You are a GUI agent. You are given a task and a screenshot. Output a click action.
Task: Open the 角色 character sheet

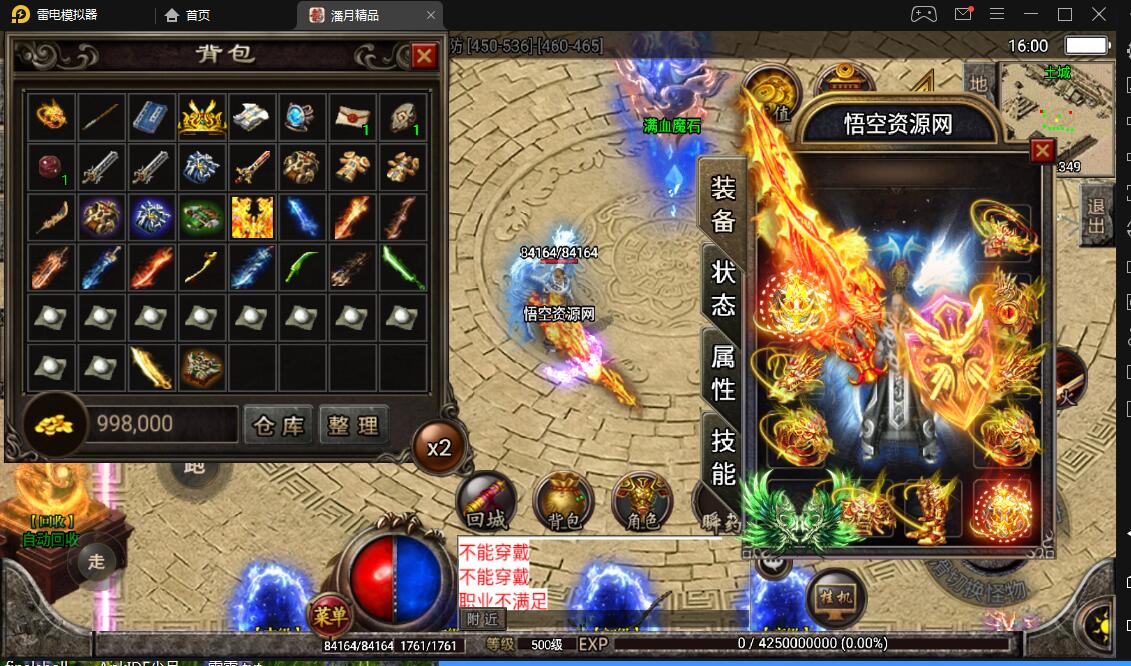(x=641, y=499)
